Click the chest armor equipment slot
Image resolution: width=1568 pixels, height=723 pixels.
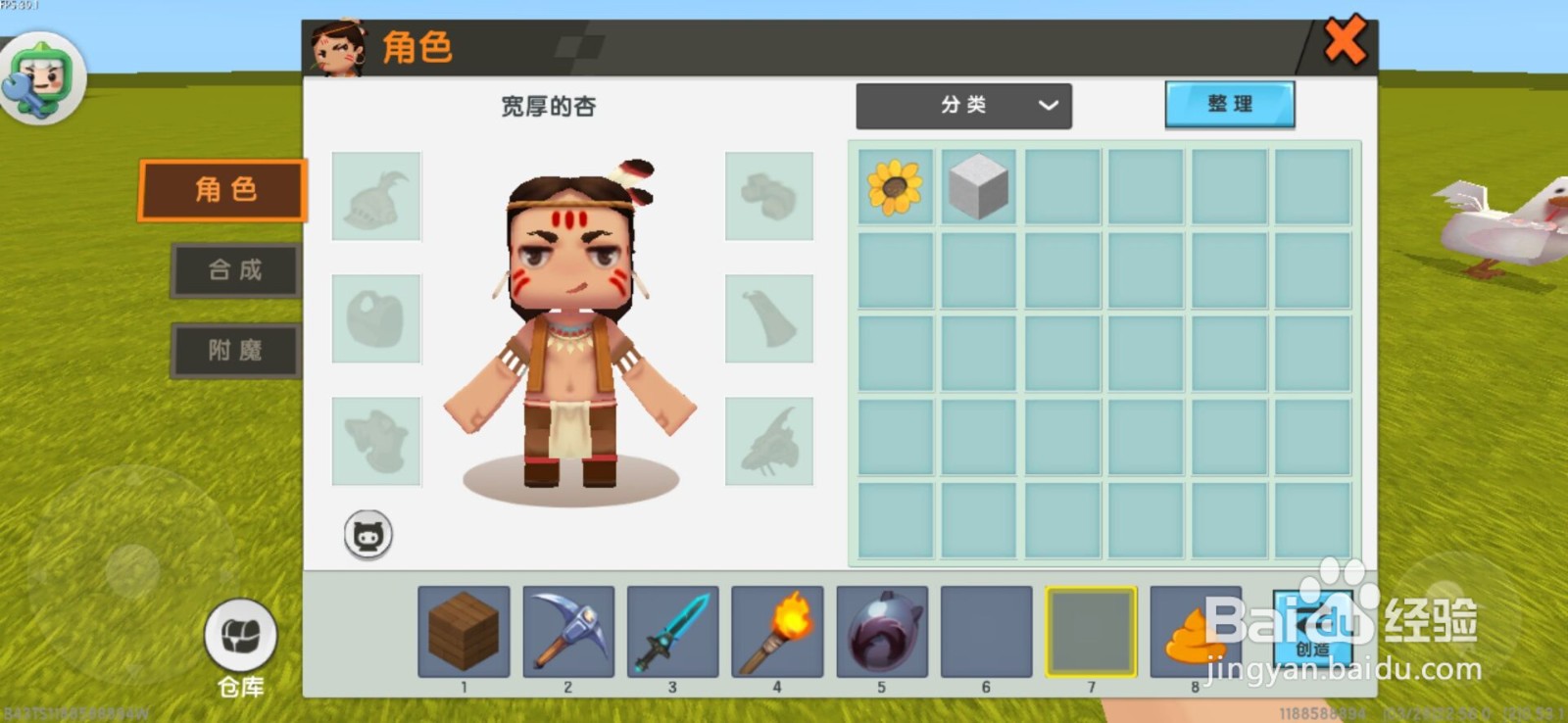click(x=376, y=318)
